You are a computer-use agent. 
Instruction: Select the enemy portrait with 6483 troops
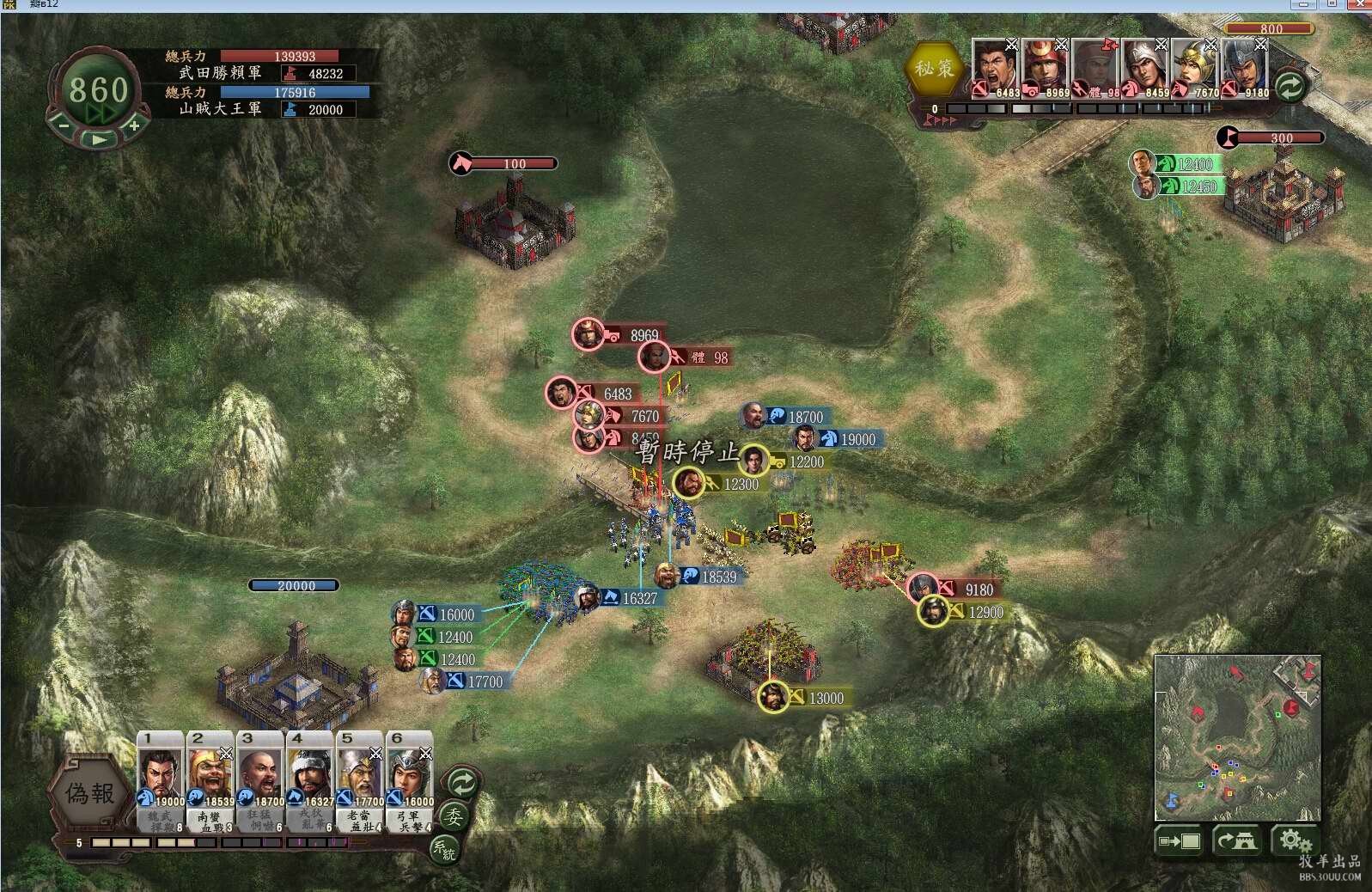[x=995, y=69]
